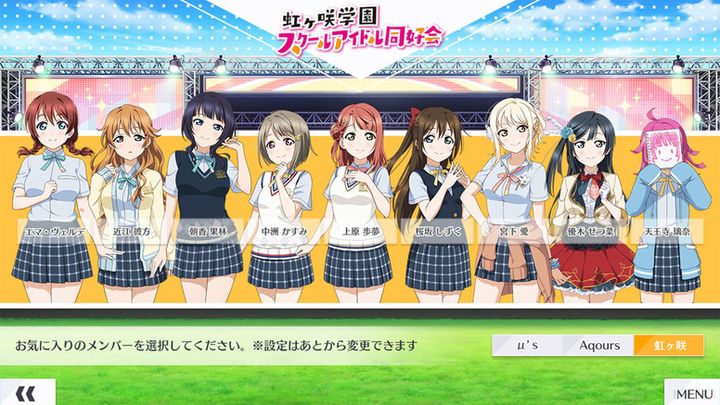Open the MENU button
720x405 pixels.
692,392
